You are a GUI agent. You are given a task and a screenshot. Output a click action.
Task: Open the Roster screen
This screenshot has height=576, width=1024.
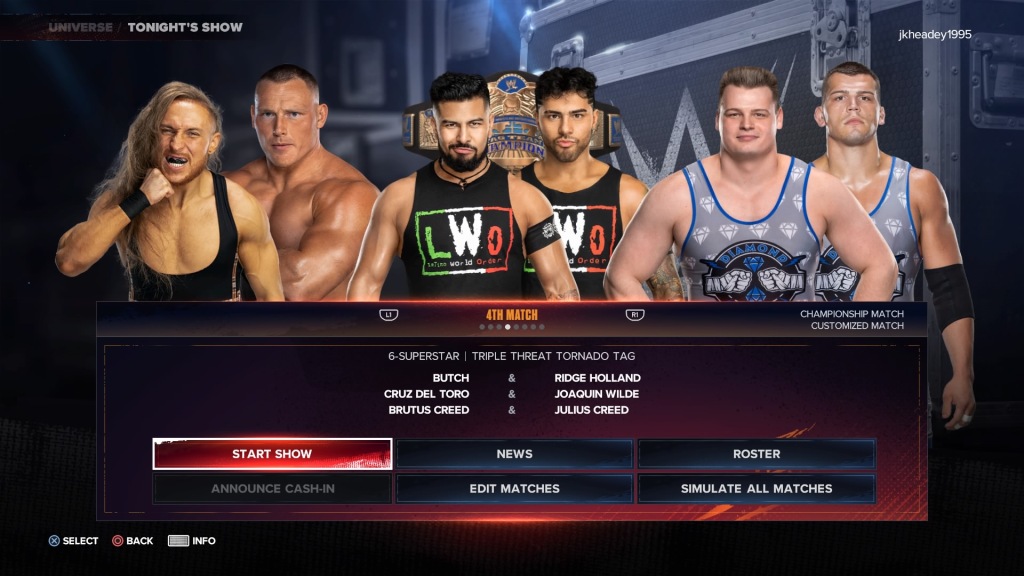pyautogui.click(x=756, y=454)
